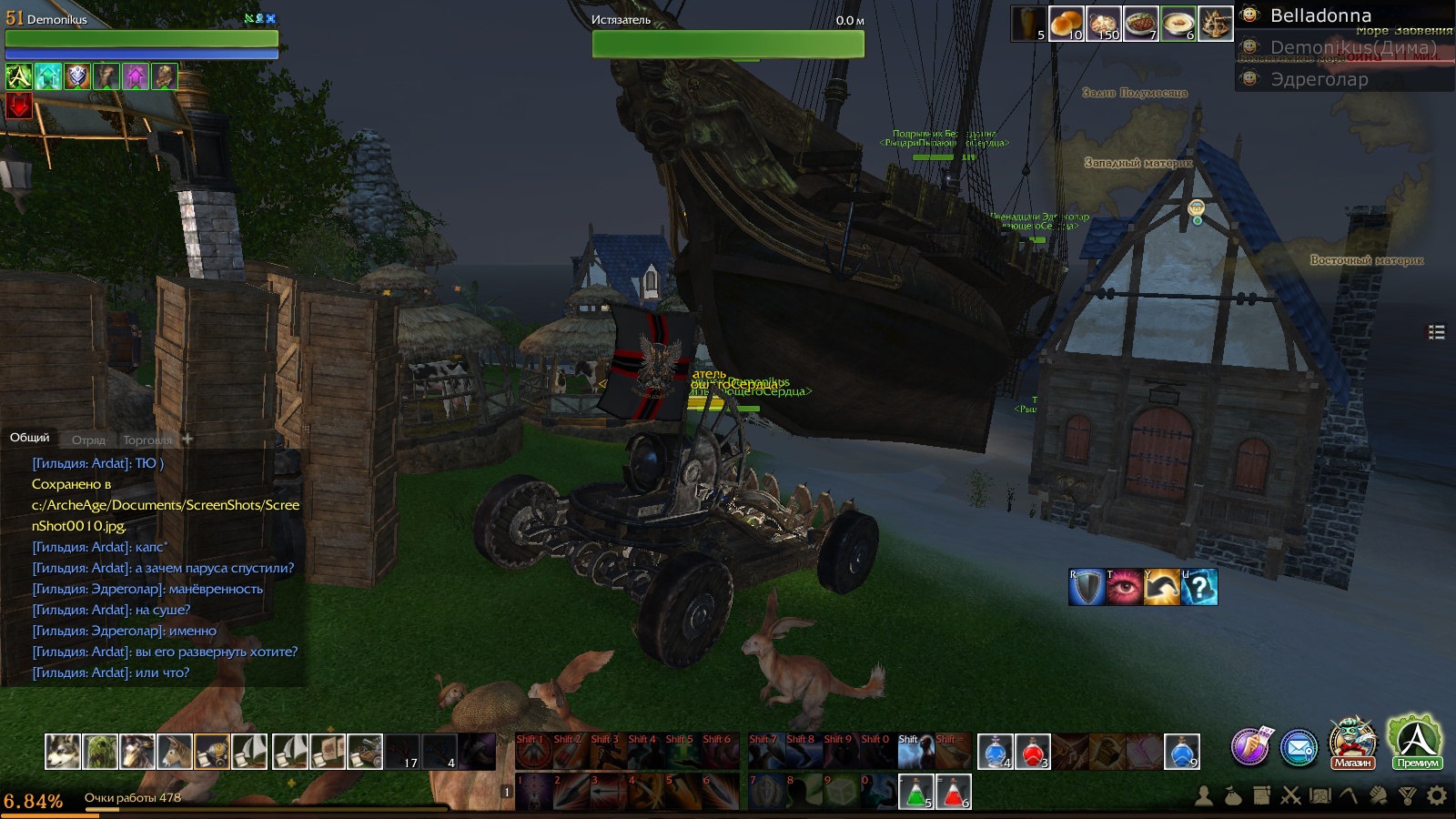Select Belladonna in the voice overlay list

point(1319,15)
